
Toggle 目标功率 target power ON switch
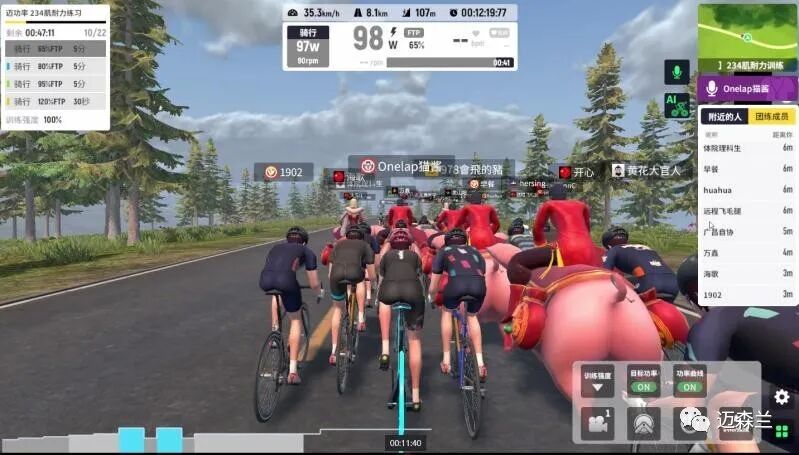click(x=643, y=386)
